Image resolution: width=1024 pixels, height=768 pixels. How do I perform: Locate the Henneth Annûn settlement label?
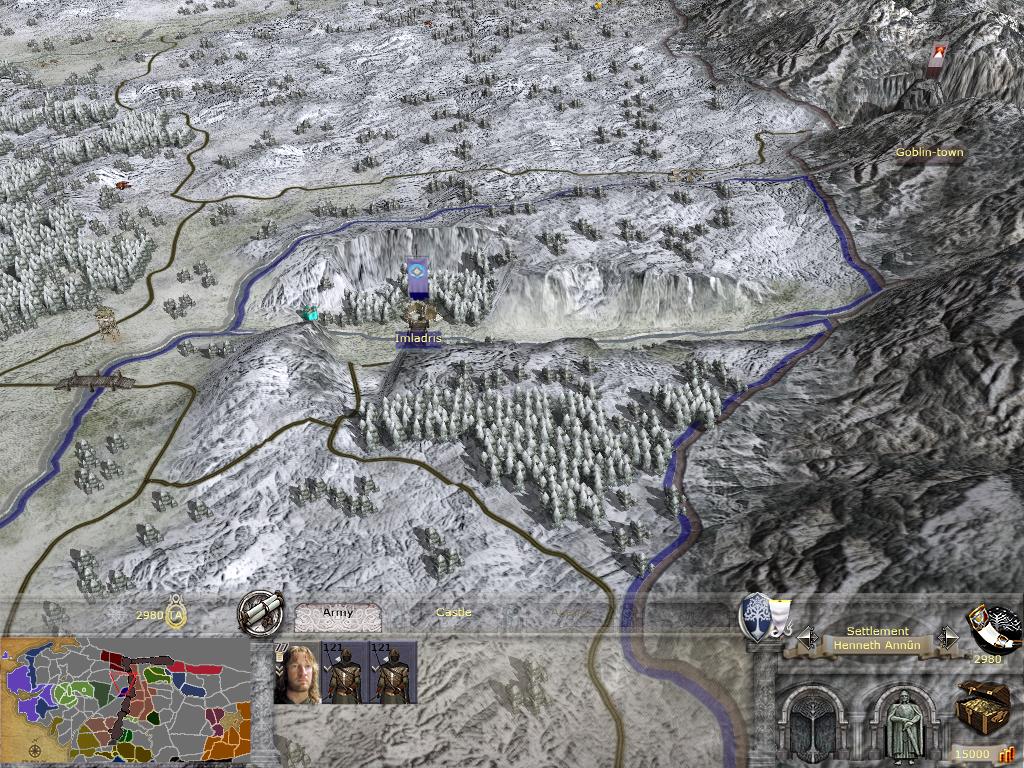pyautogui.click(x=877, y=645)
